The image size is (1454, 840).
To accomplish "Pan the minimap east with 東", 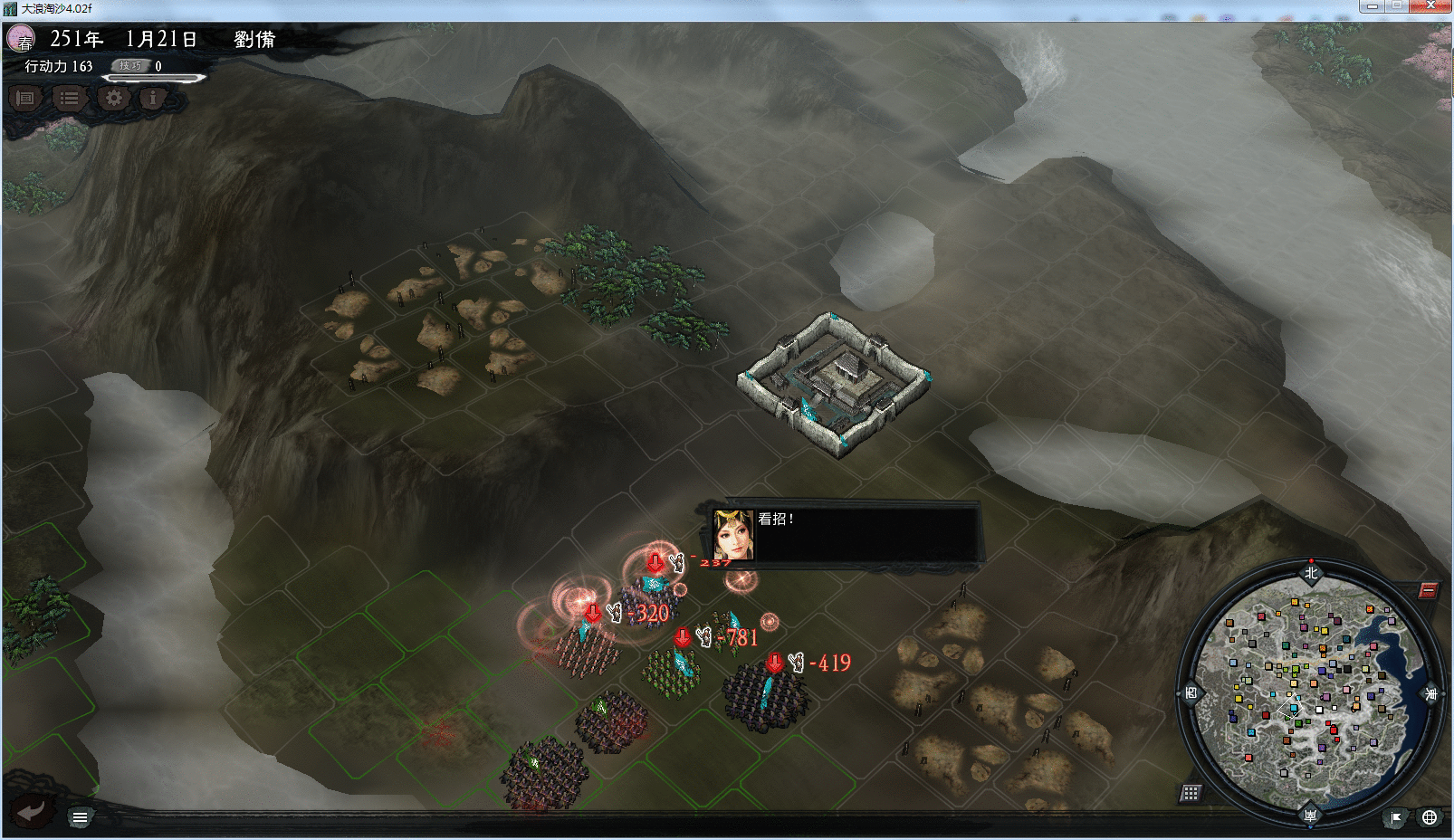I will 1431,694.
